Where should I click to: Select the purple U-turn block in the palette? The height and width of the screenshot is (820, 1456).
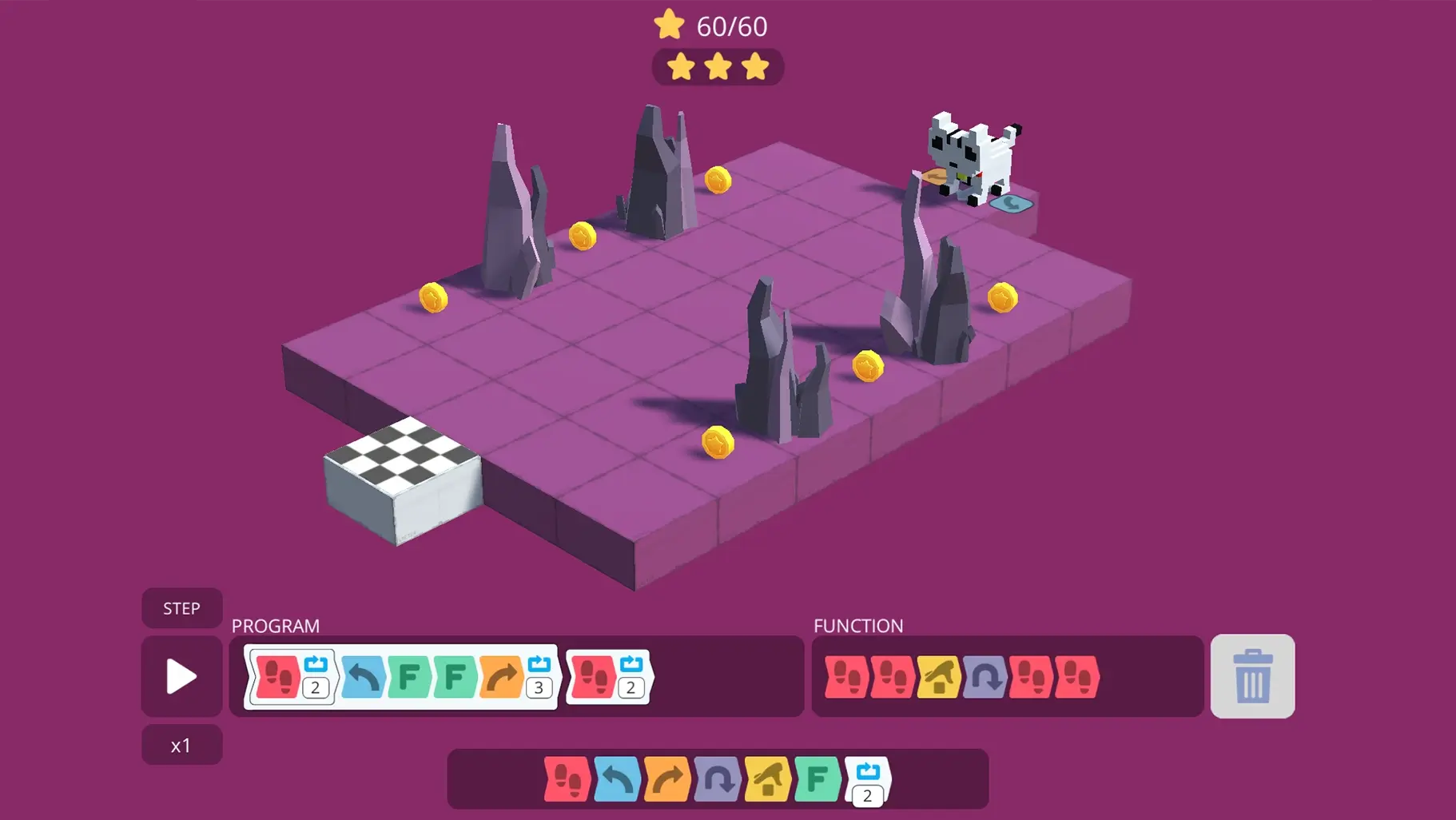(718, 779)
